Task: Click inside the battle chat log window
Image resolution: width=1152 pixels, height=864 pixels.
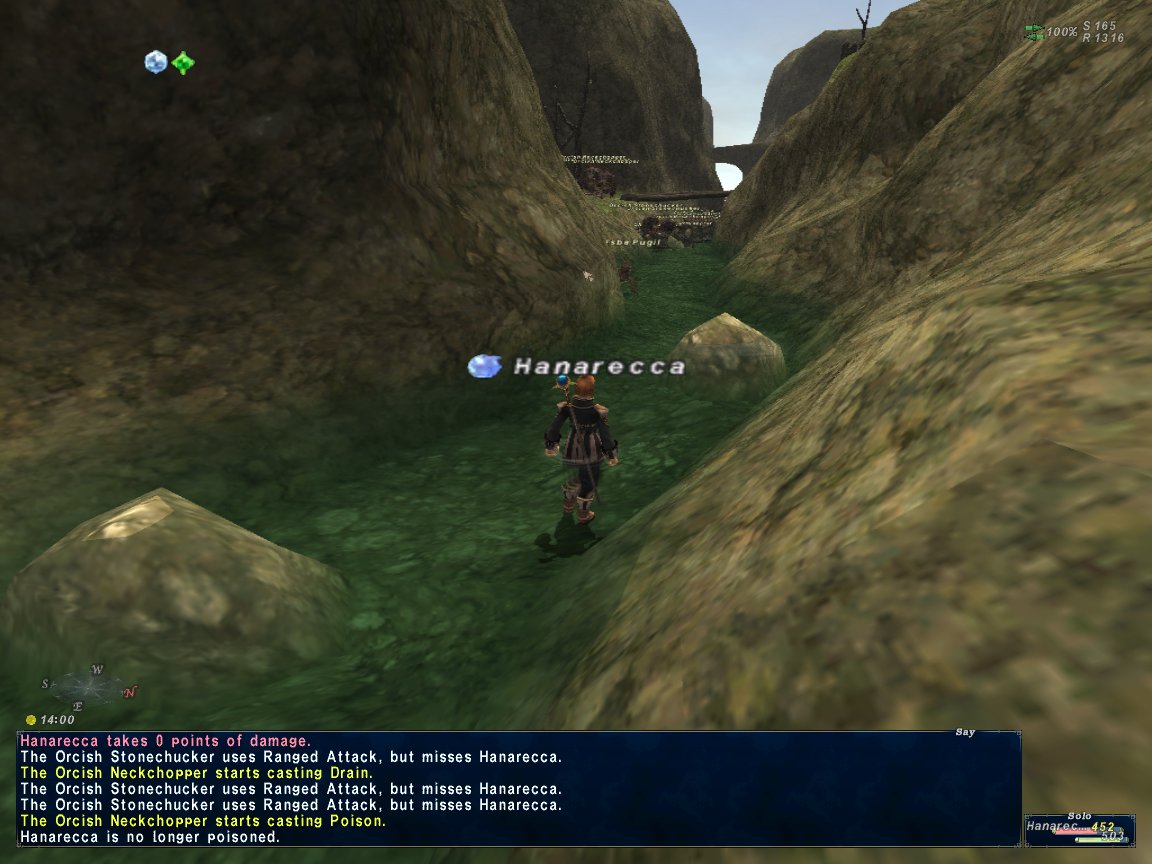Action: (518, 789)
